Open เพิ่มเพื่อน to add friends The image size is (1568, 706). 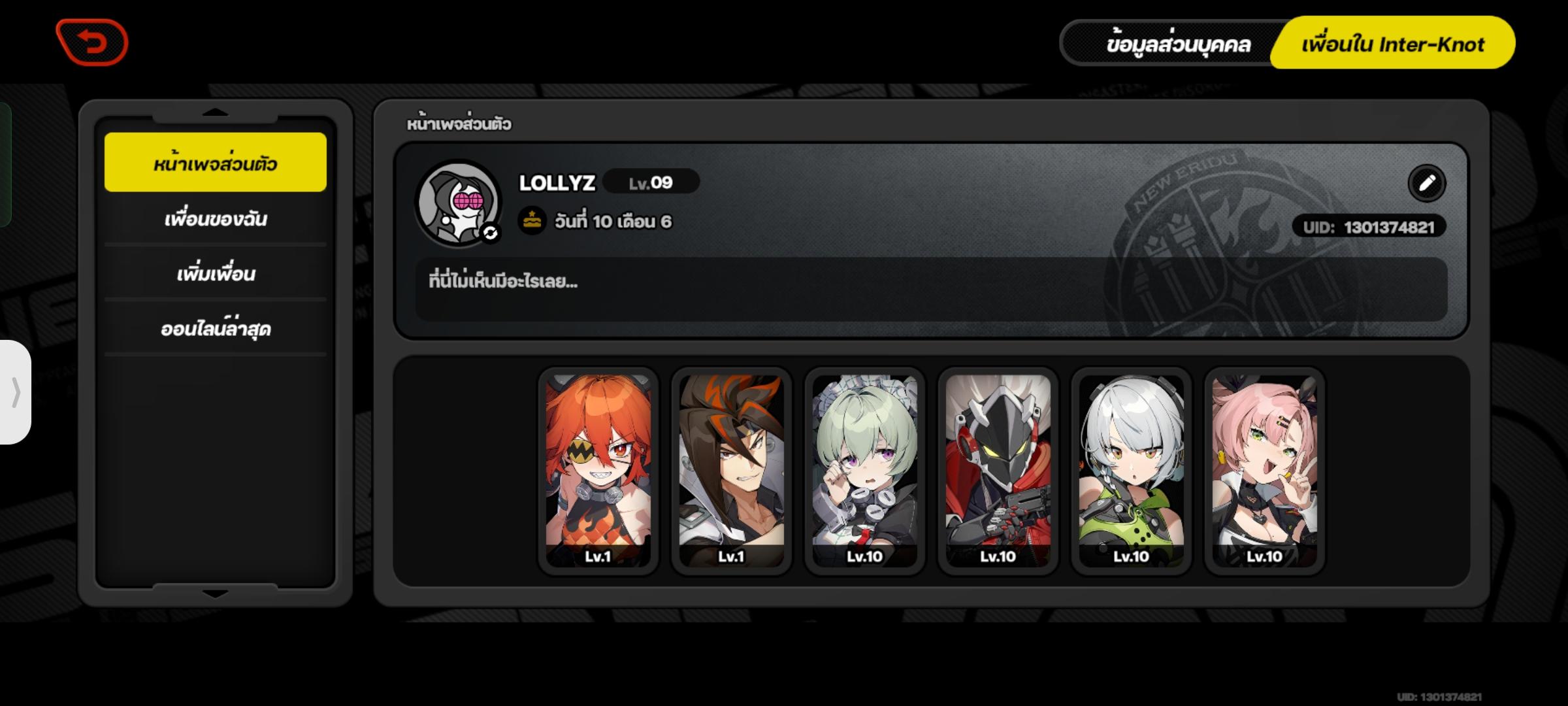point(215,275)
